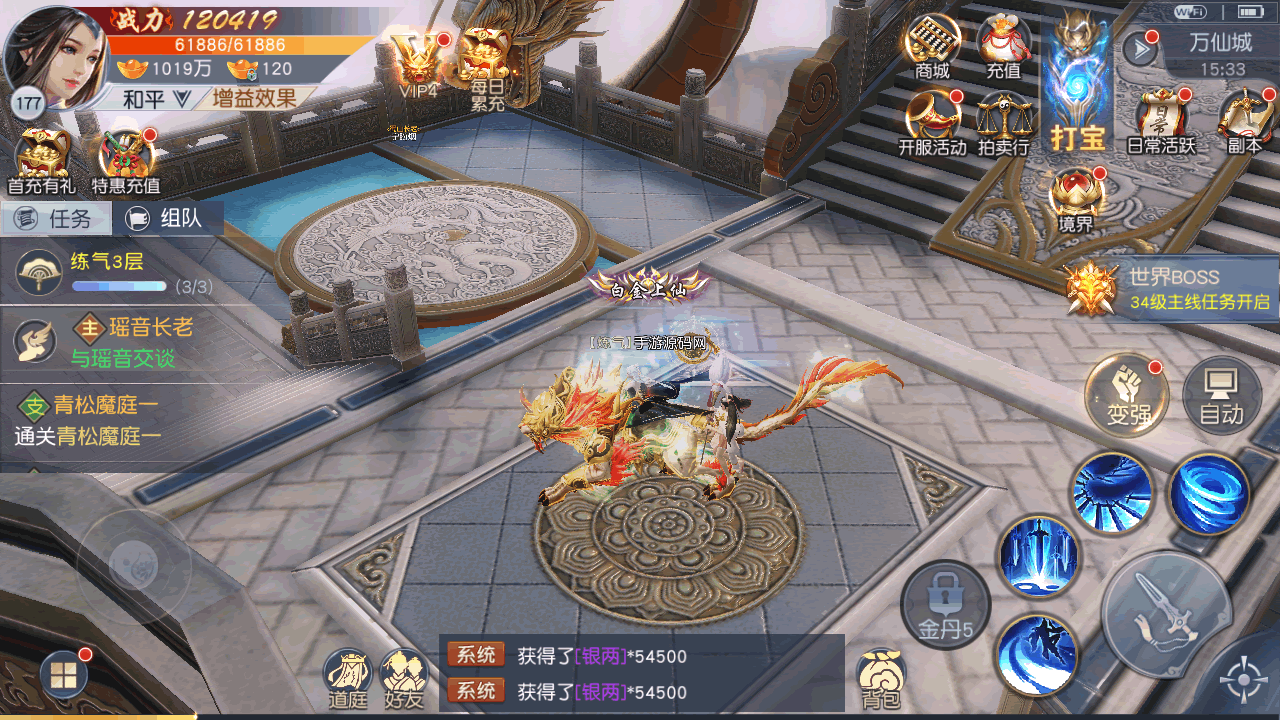Screen dimensions: 1280x720
Task: Open the 道庭 guild icon
Action: click(x=348, y=678)
